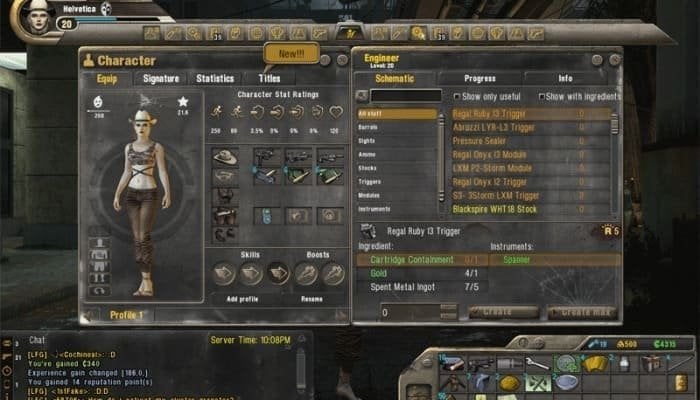700x400 pixels.
Task: Switch to the Signature tab
Action: tap(161, 78)
